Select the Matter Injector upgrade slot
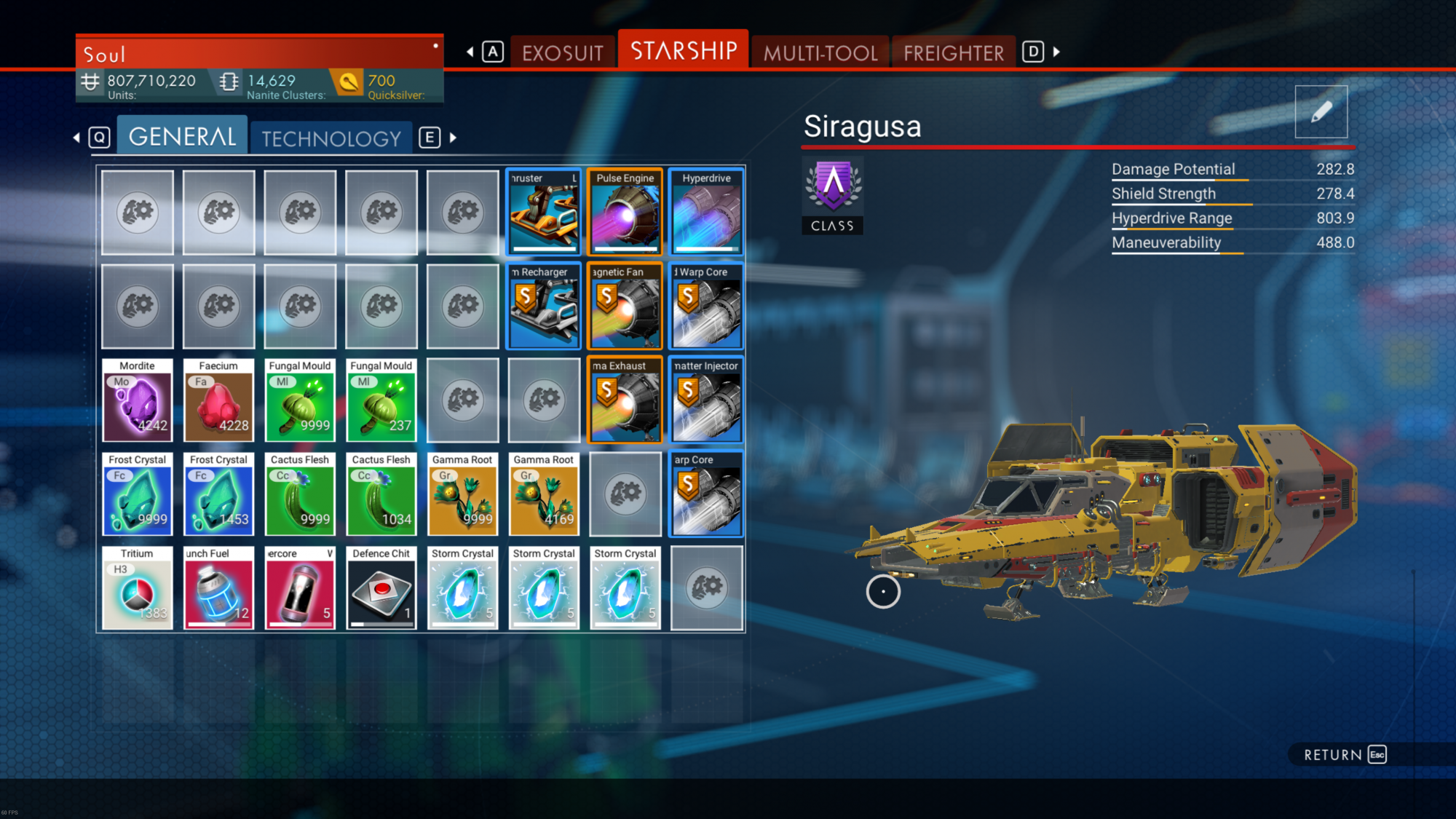Viewport: 1456px width, 819px height. (706, 400)
